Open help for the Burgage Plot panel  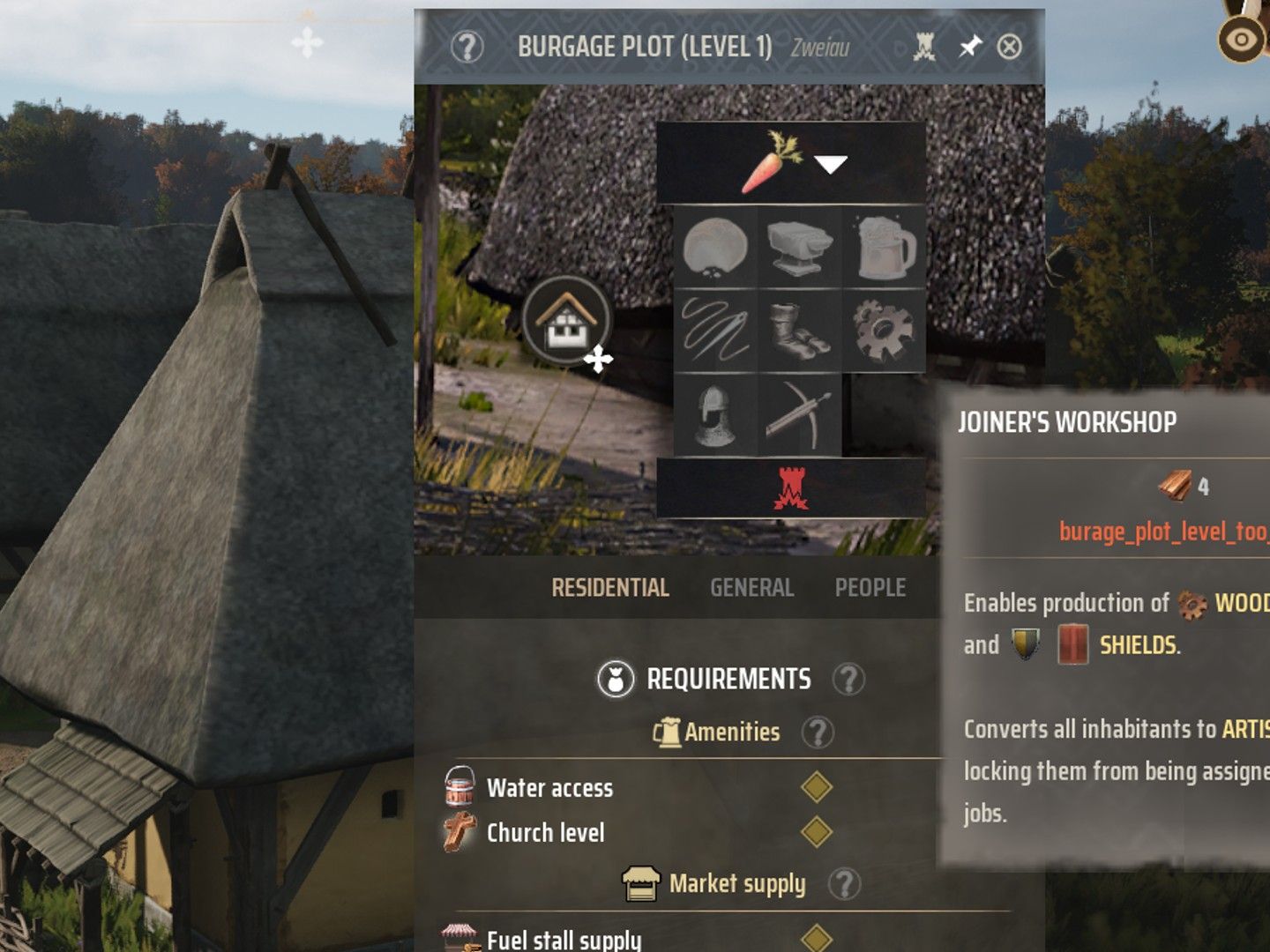tap(467, 47)
